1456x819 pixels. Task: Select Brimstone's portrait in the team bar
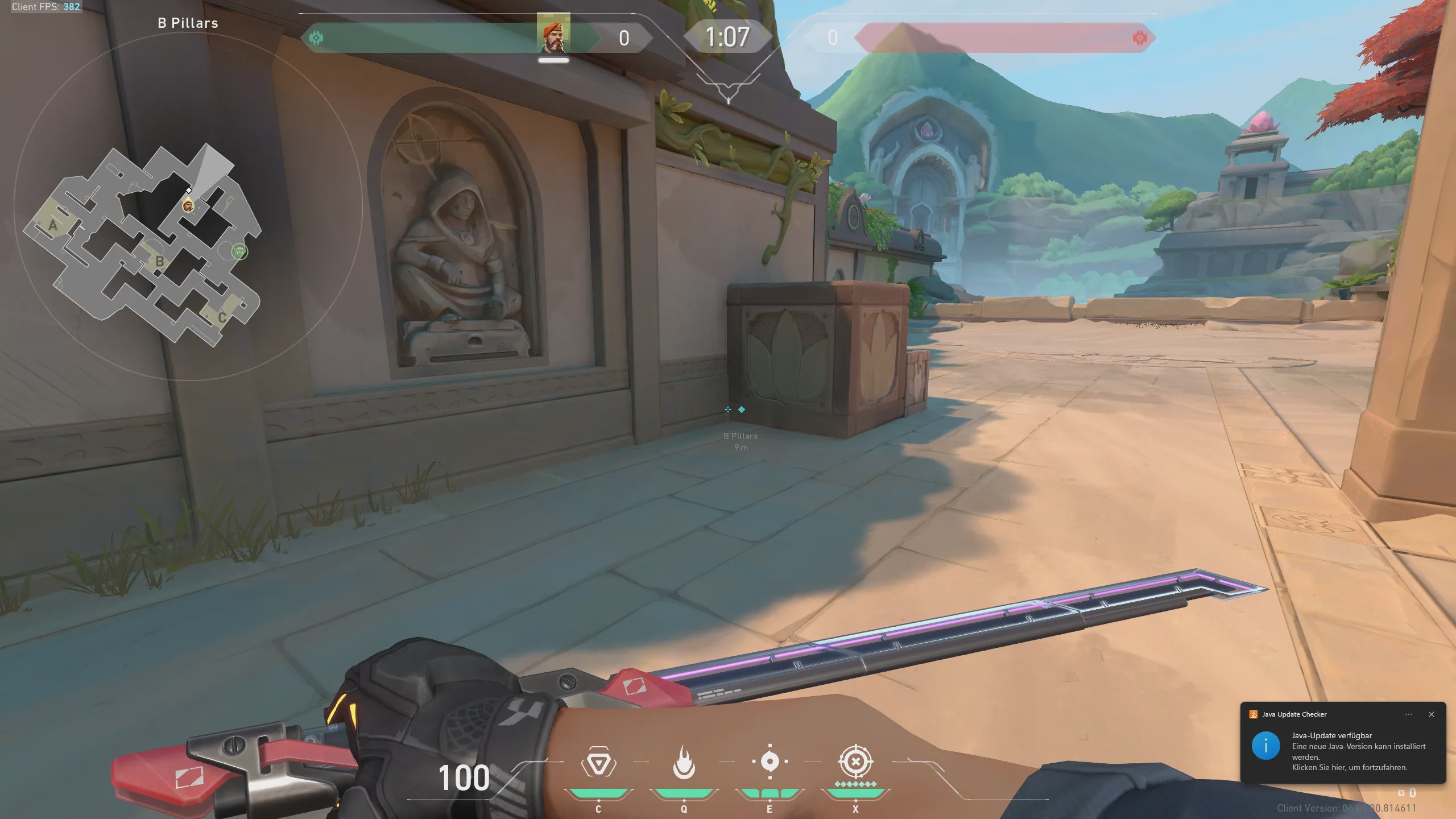[553, 35]
